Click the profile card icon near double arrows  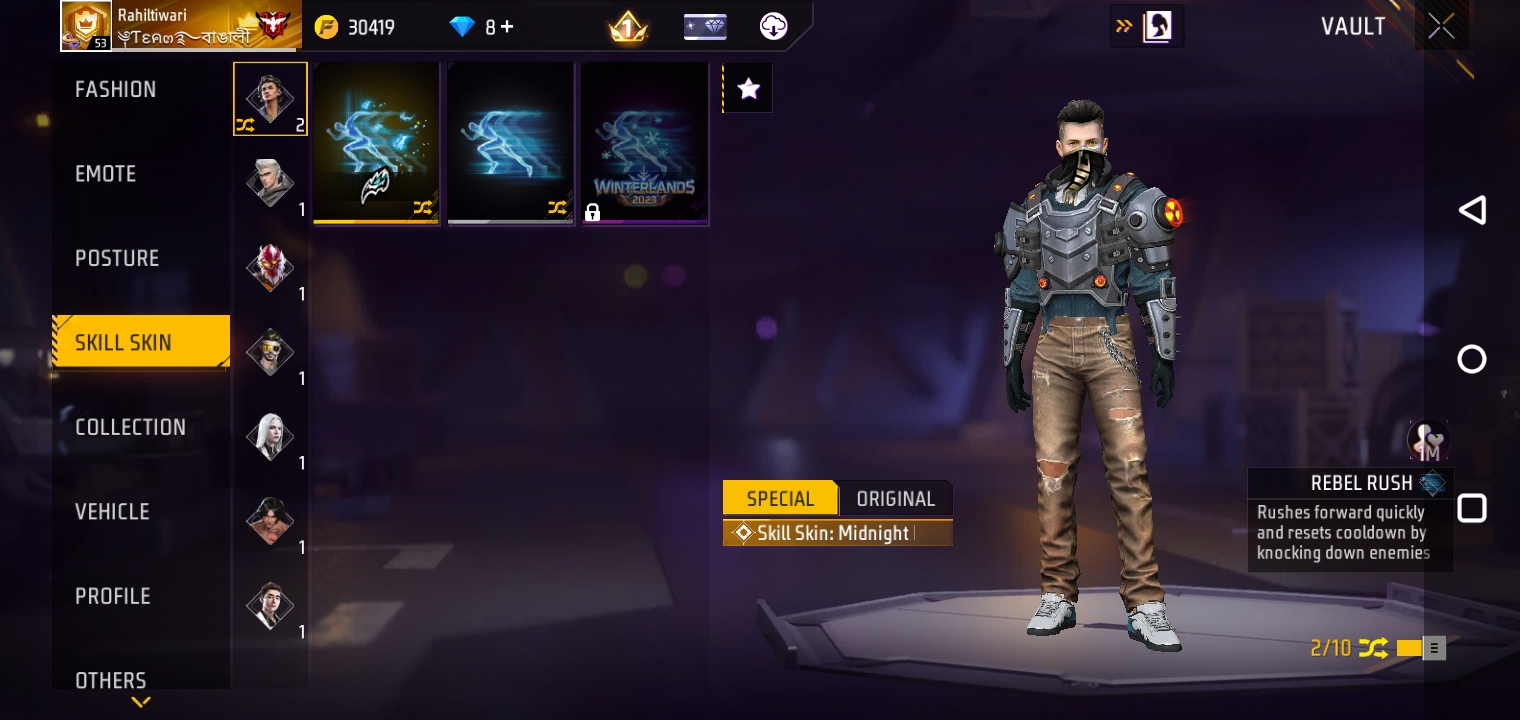(x=1158, y=26)
